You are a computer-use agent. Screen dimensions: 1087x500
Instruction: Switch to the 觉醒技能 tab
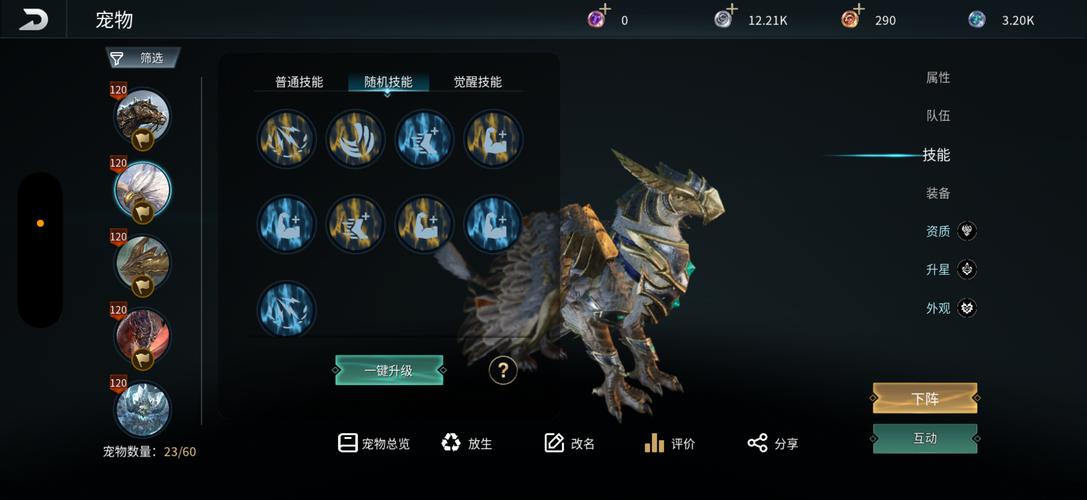(x=477, y=82)
